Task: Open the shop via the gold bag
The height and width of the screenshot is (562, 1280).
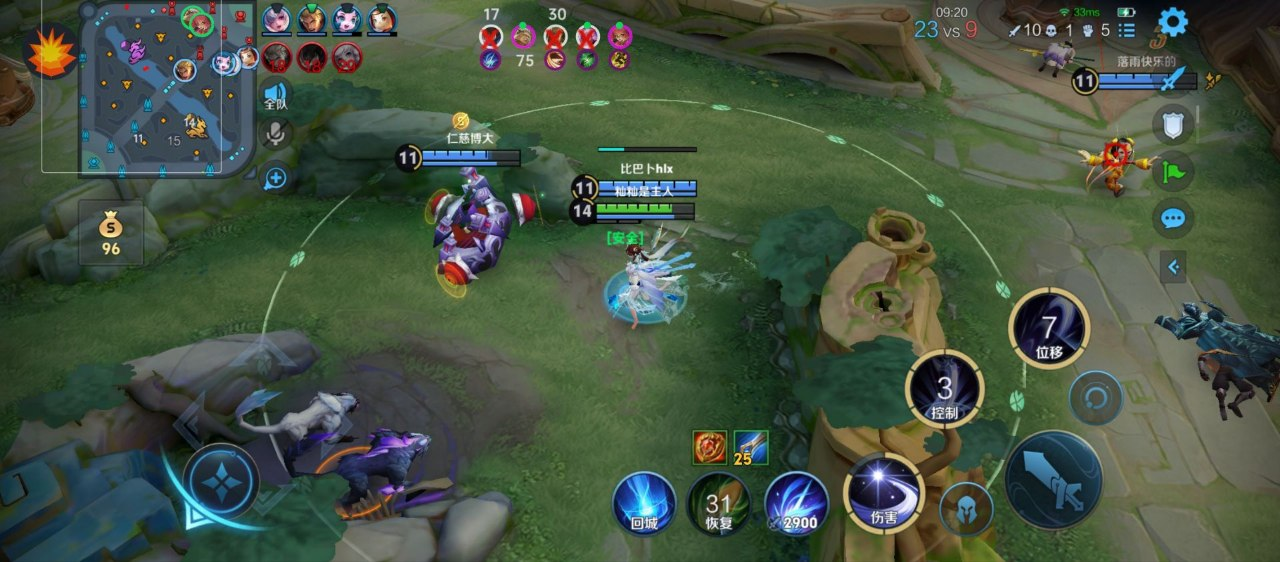Action: point(111,234)
